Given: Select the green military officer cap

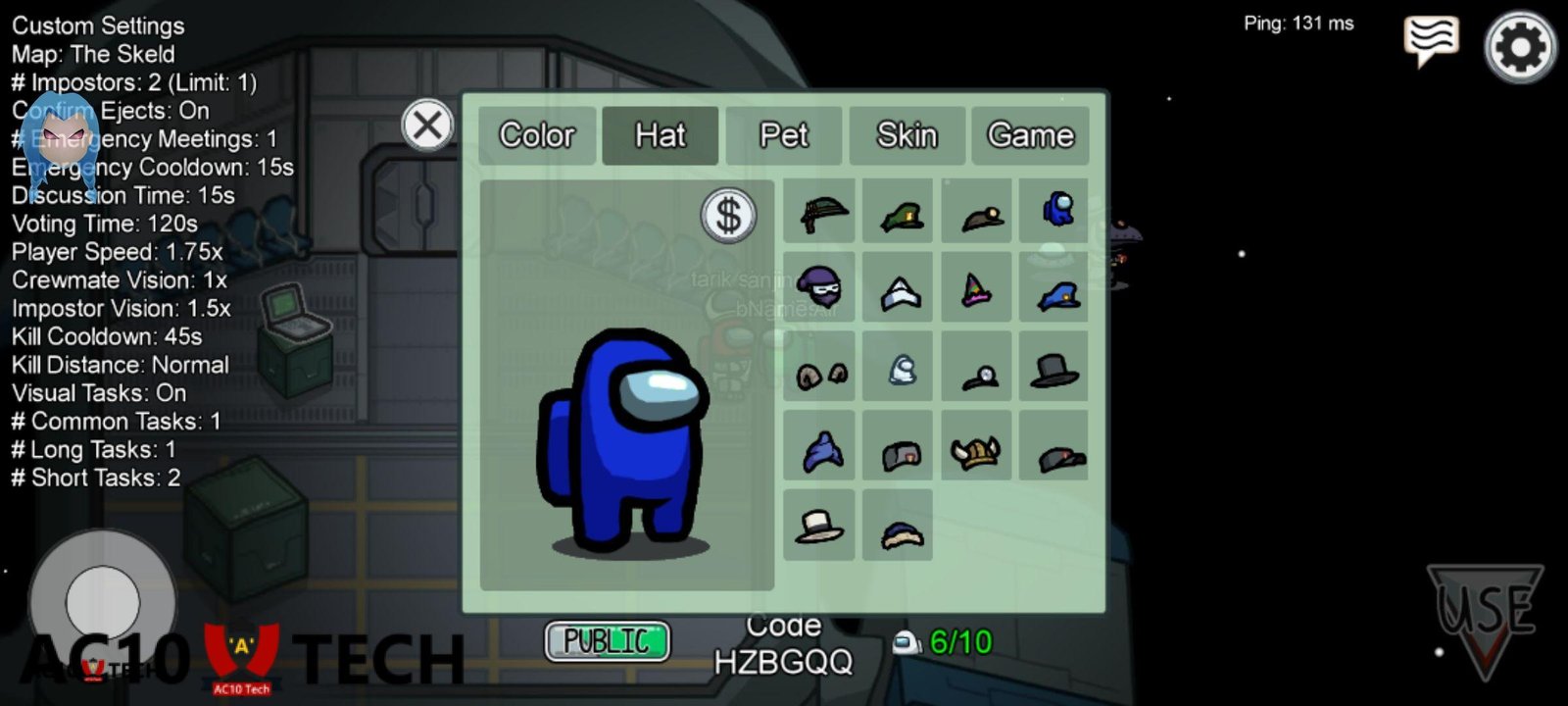Looking at the screenshot, I should tap(900, 214).
